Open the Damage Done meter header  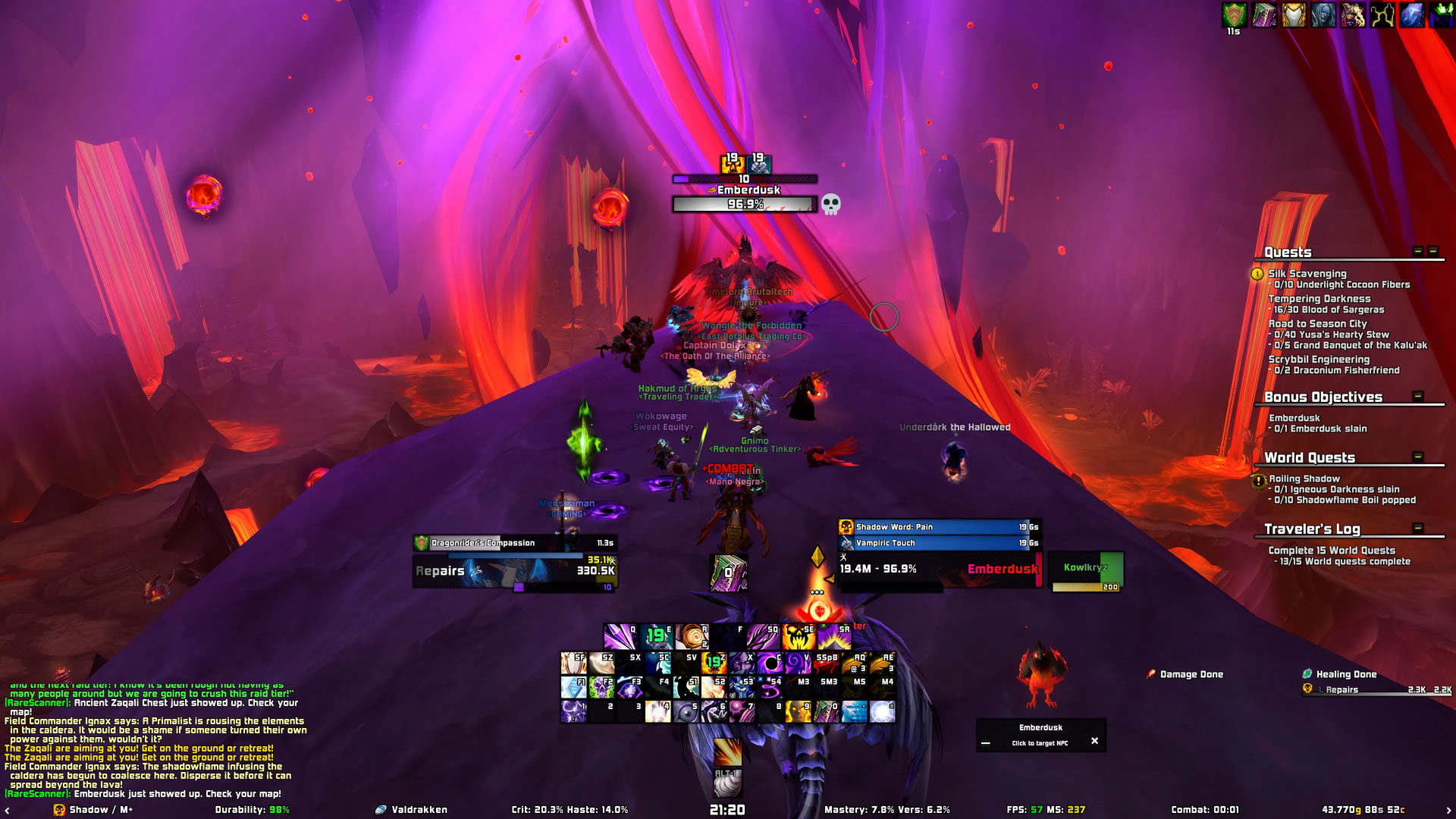tap(1191, 674)
